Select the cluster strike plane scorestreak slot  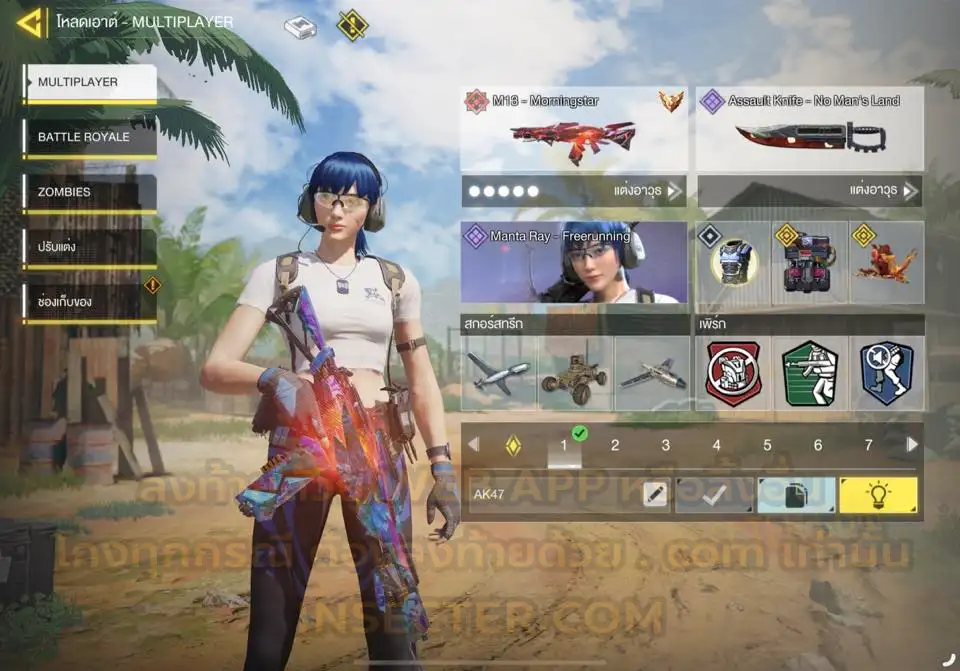499,373
